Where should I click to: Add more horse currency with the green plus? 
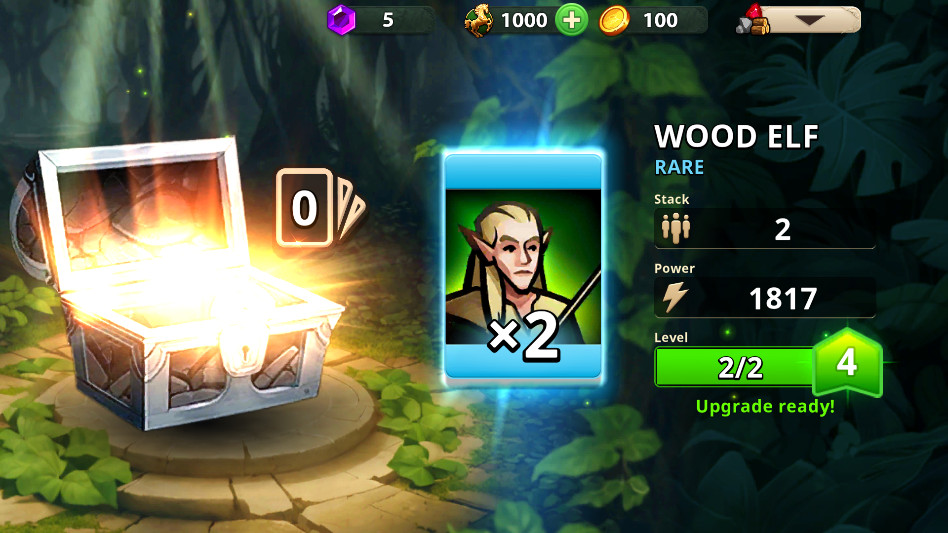pyautogui.click(x=570, y=20)
